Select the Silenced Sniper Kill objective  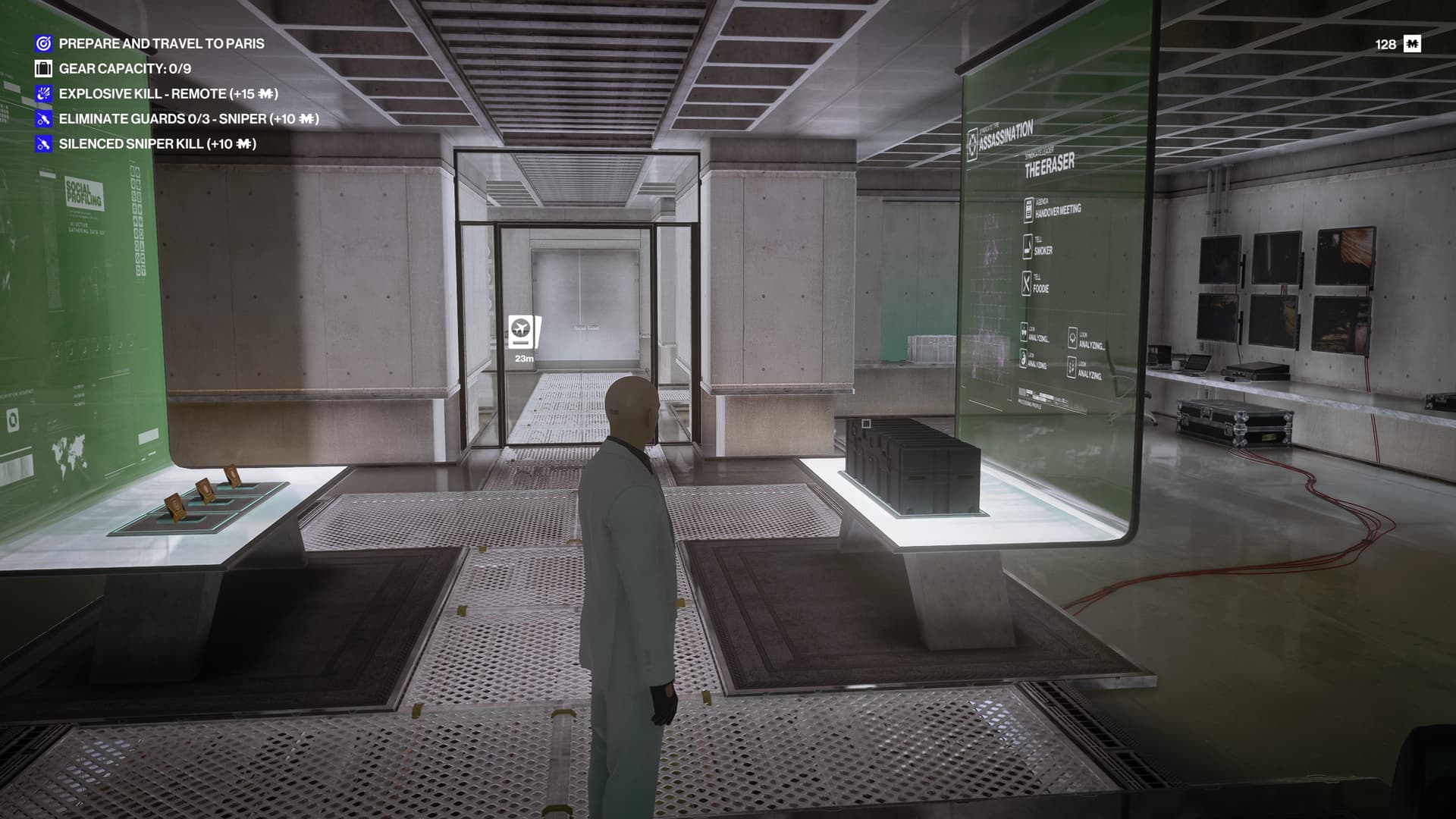(157, 144)
